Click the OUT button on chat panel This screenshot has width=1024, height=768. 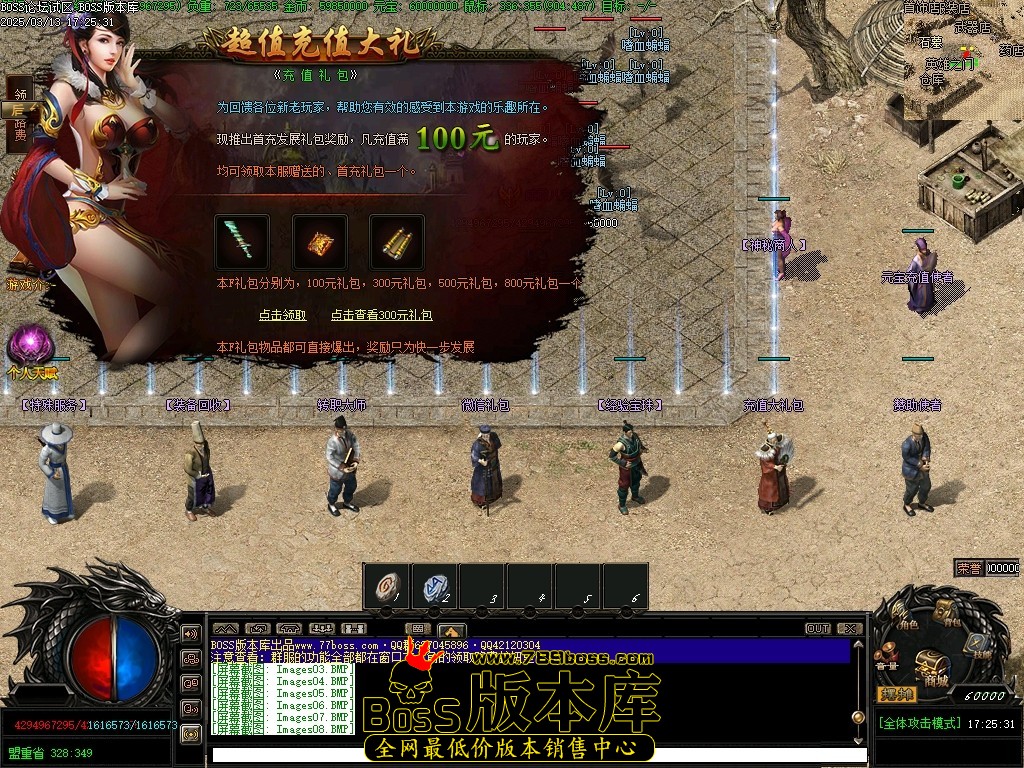click(x=818, y=629)
